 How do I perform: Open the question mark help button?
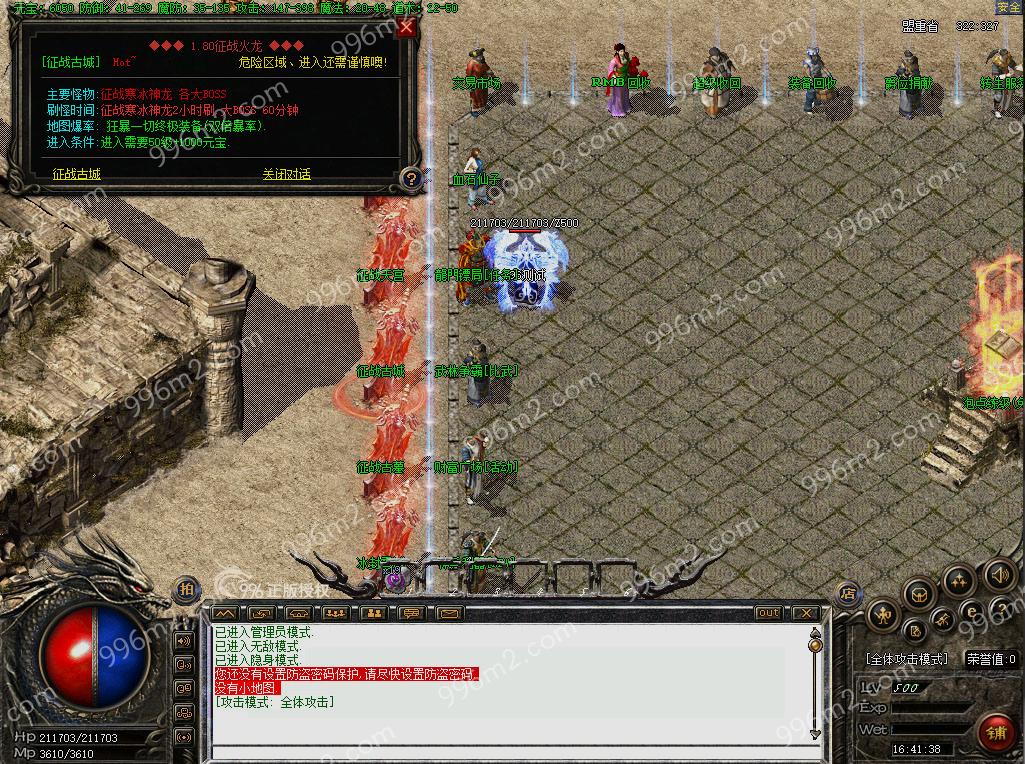point(410,179)
